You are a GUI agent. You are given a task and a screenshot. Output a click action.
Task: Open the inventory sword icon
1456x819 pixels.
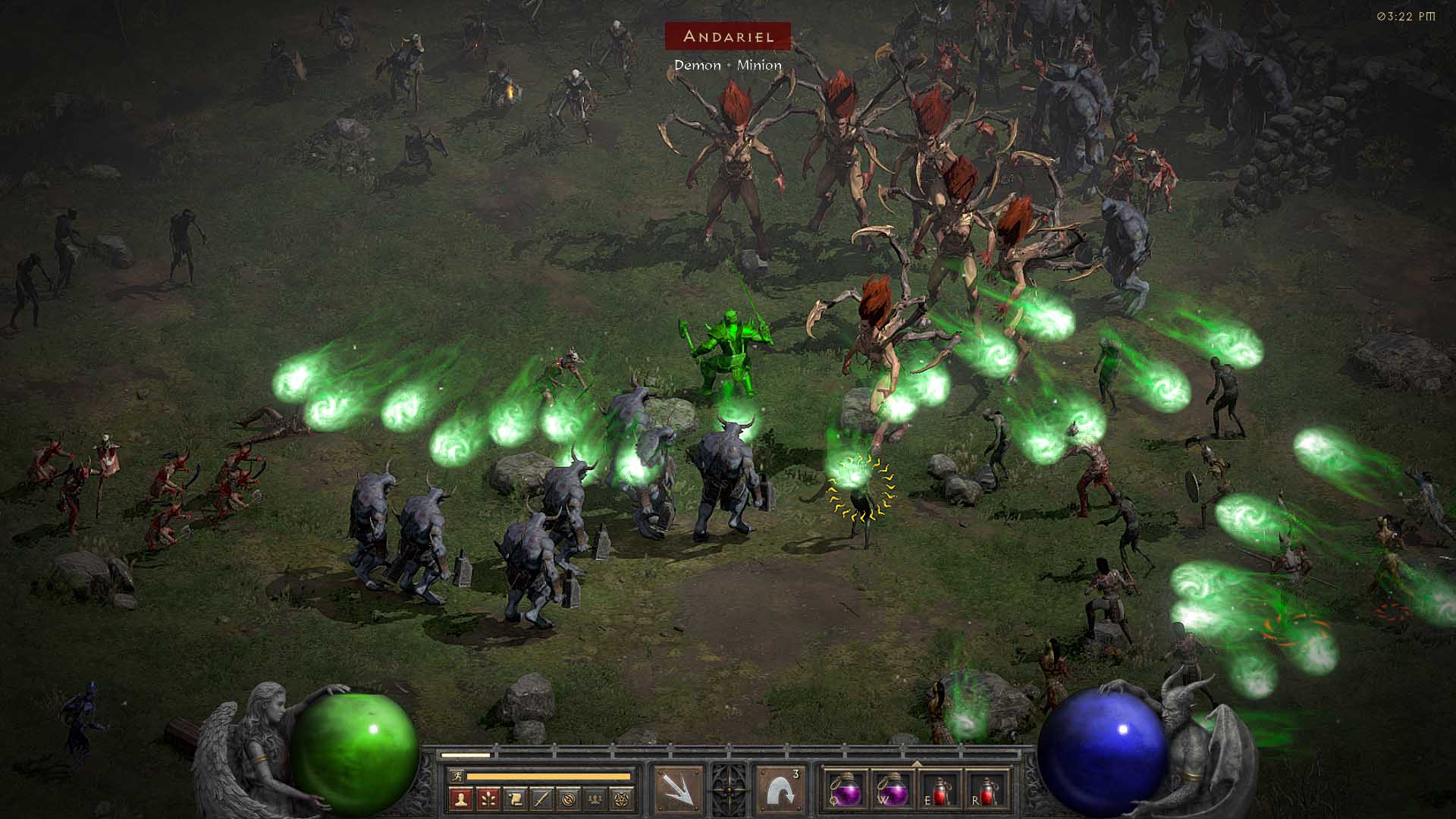pos(542,798)
